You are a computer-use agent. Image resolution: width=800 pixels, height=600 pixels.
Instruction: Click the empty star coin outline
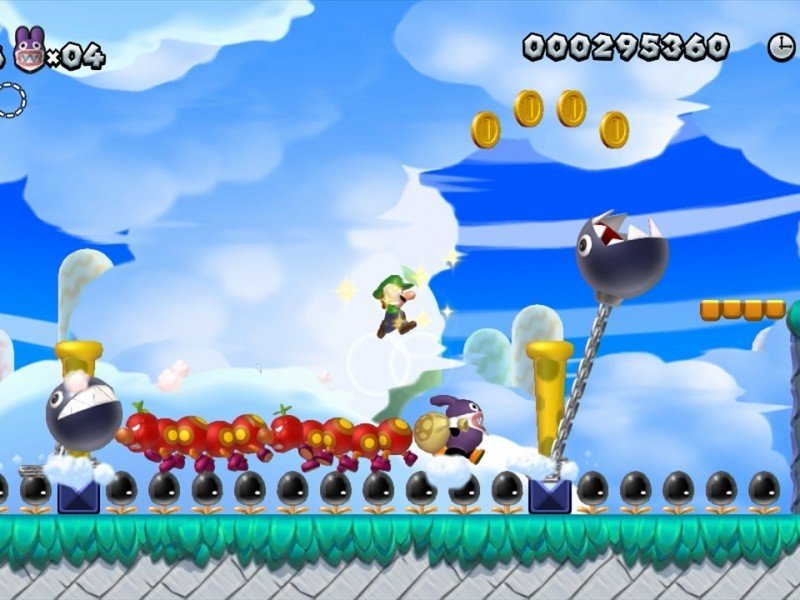click(x=10, y=100)
